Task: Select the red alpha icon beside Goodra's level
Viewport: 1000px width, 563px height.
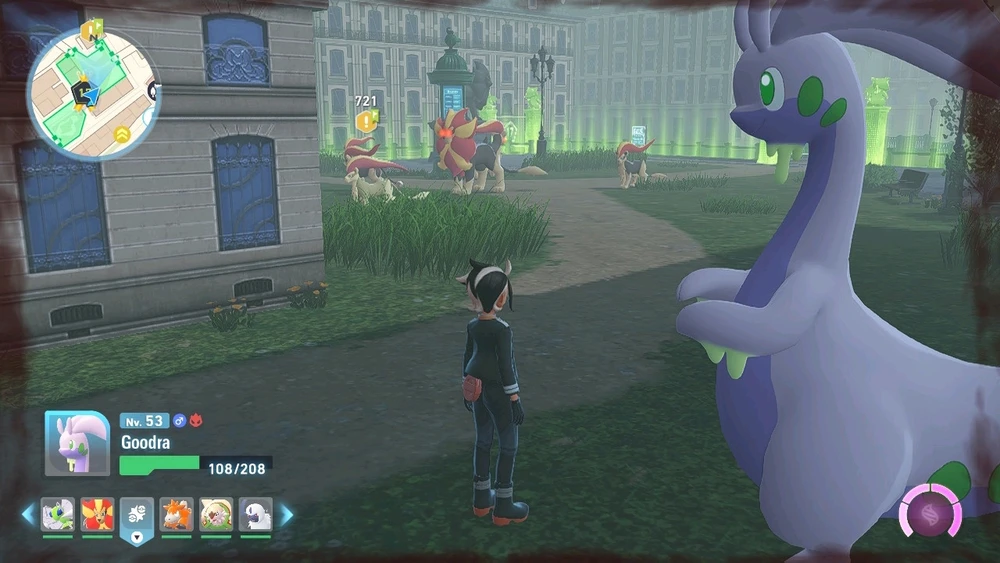Action: [x=196, y=421]
